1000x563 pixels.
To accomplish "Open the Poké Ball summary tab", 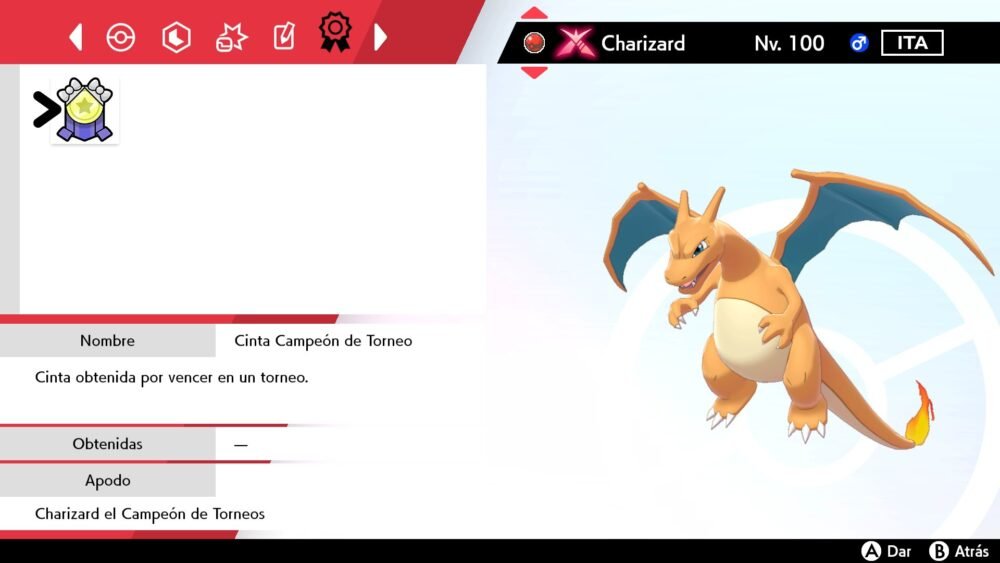I will 120,38.
